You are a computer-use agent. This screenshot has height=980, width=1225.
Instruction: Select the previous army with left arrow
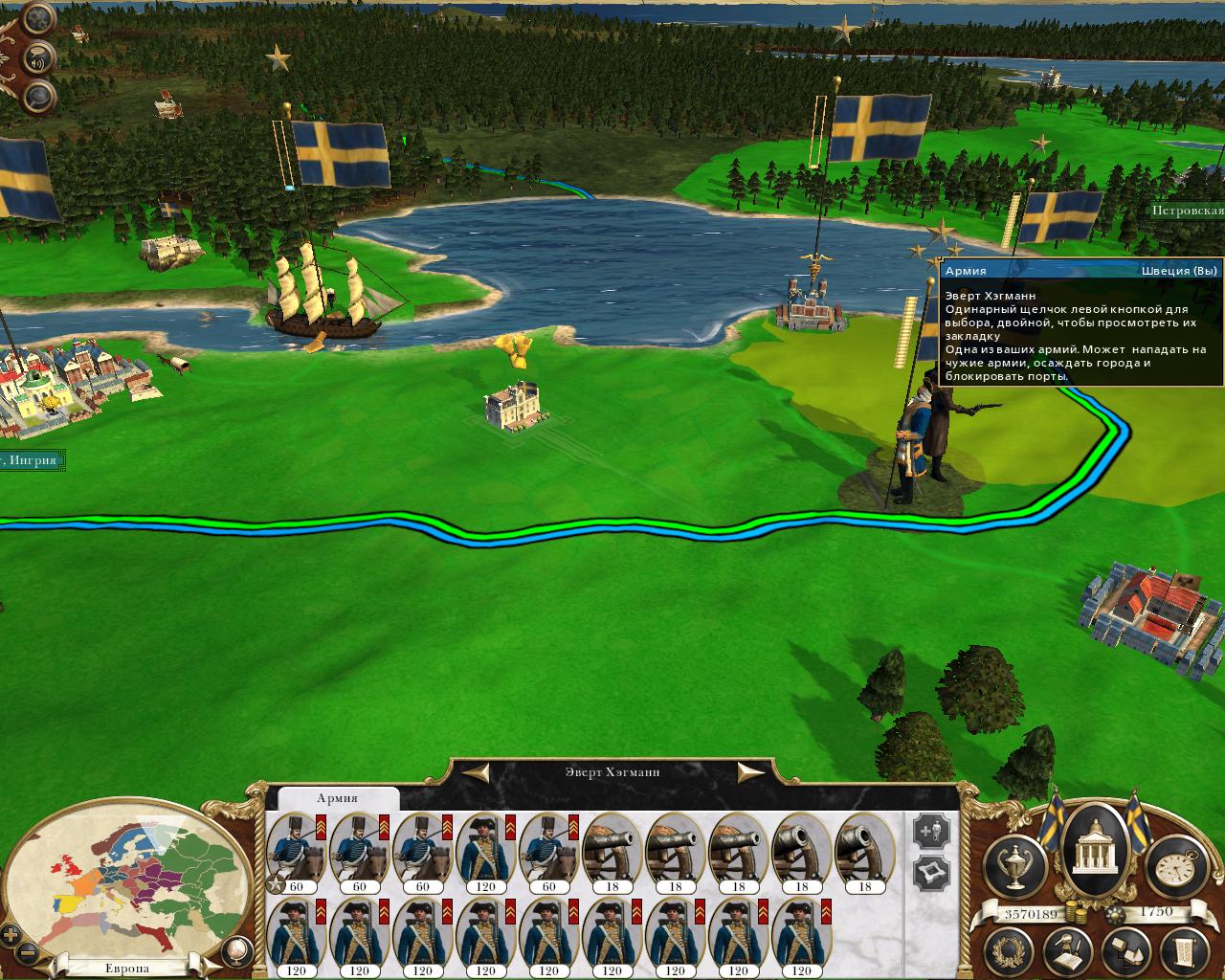pos(479,772)
